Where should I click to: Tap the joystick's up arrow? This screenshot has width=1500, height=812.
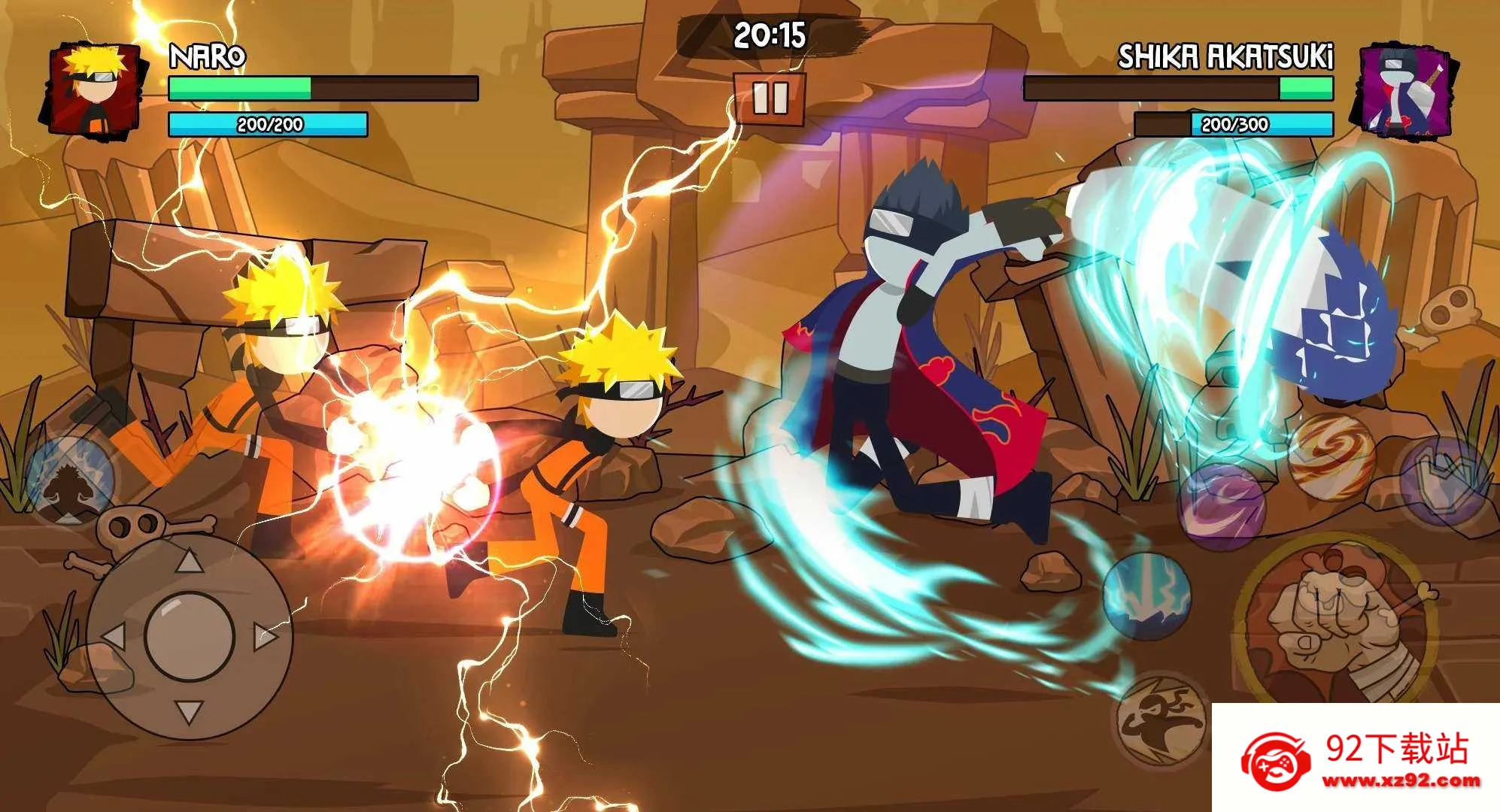click(189, 562)
